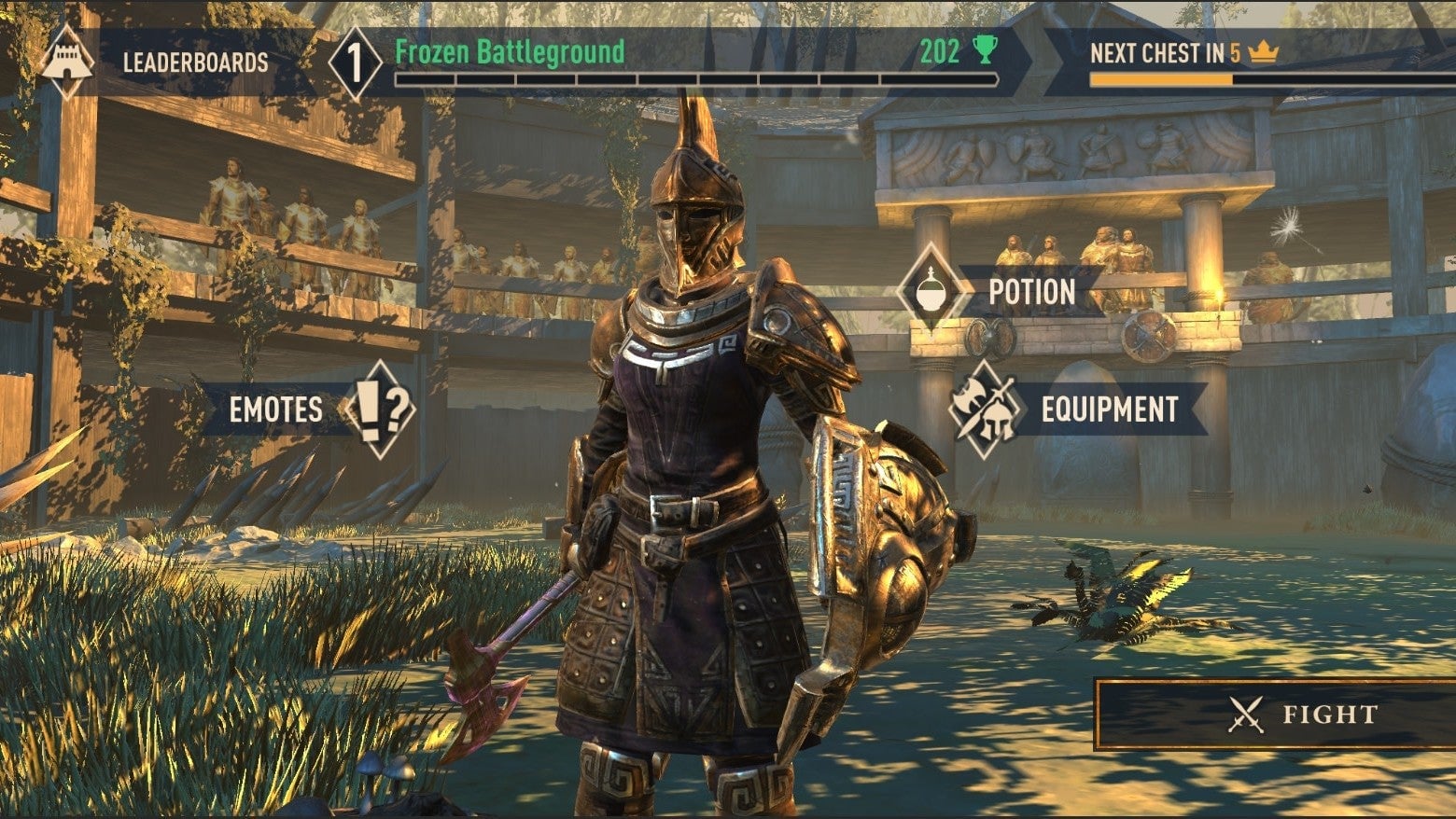Select the Frozen Battleground arena banner
This screenshot has height=819, width=1456.
509,53
